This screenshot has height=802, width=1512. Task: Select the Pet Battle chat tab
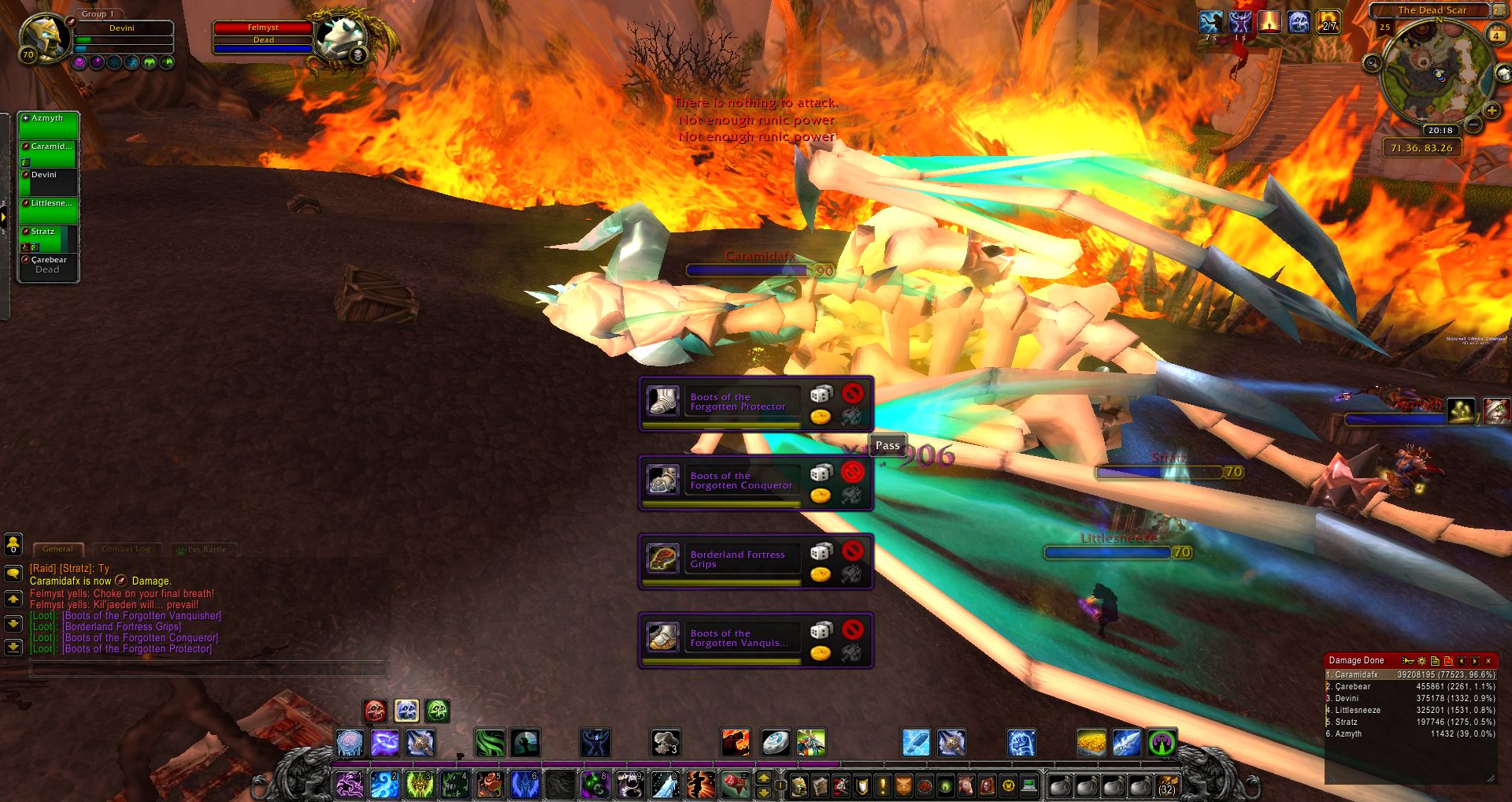tap(206, 549)
